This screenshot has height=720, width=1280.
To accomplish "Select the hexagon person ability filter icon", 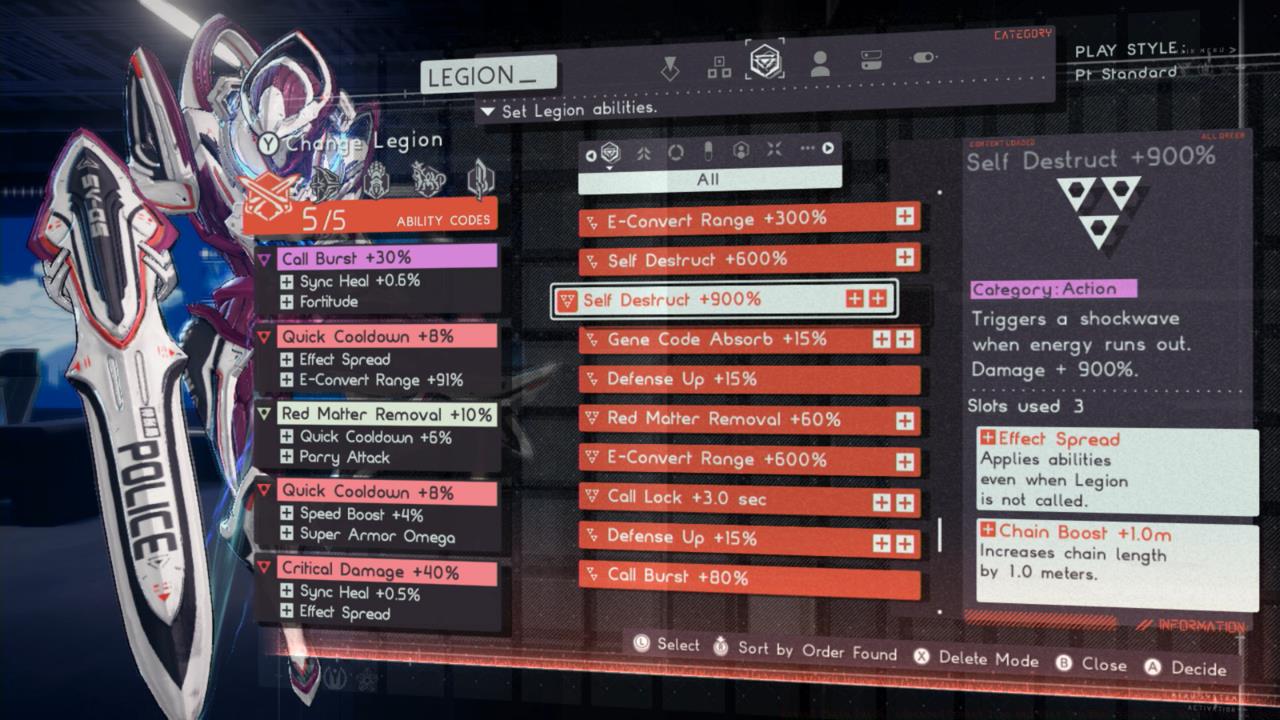I will click(x=742, y=153).
